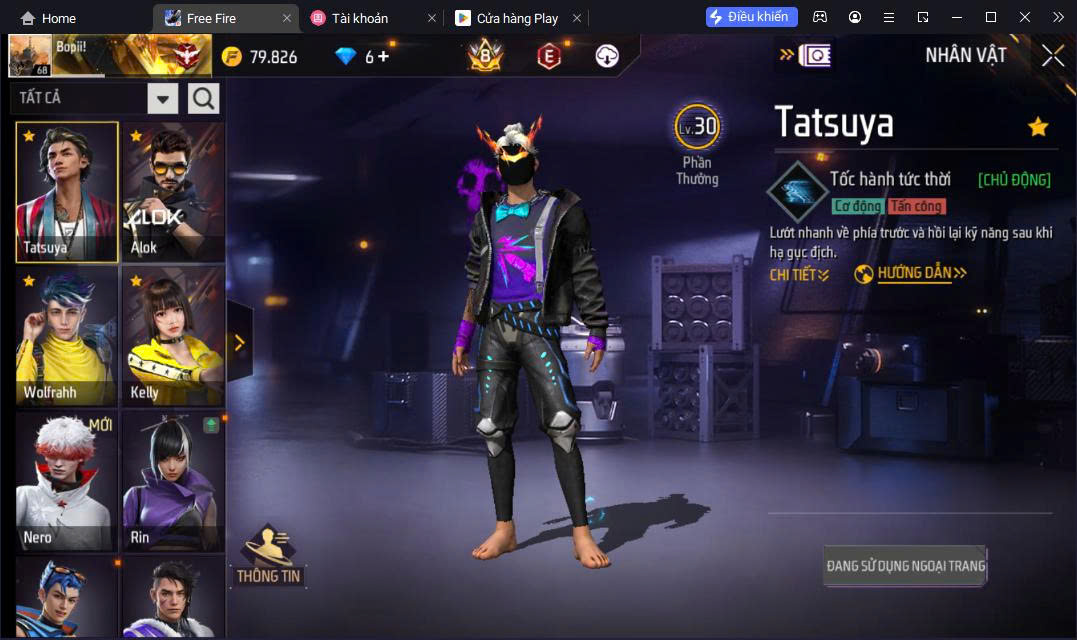This screenshot has height=640, width=1077.
Task: Close the Nhân Vật character screen
Action: tap(1052, 56)
